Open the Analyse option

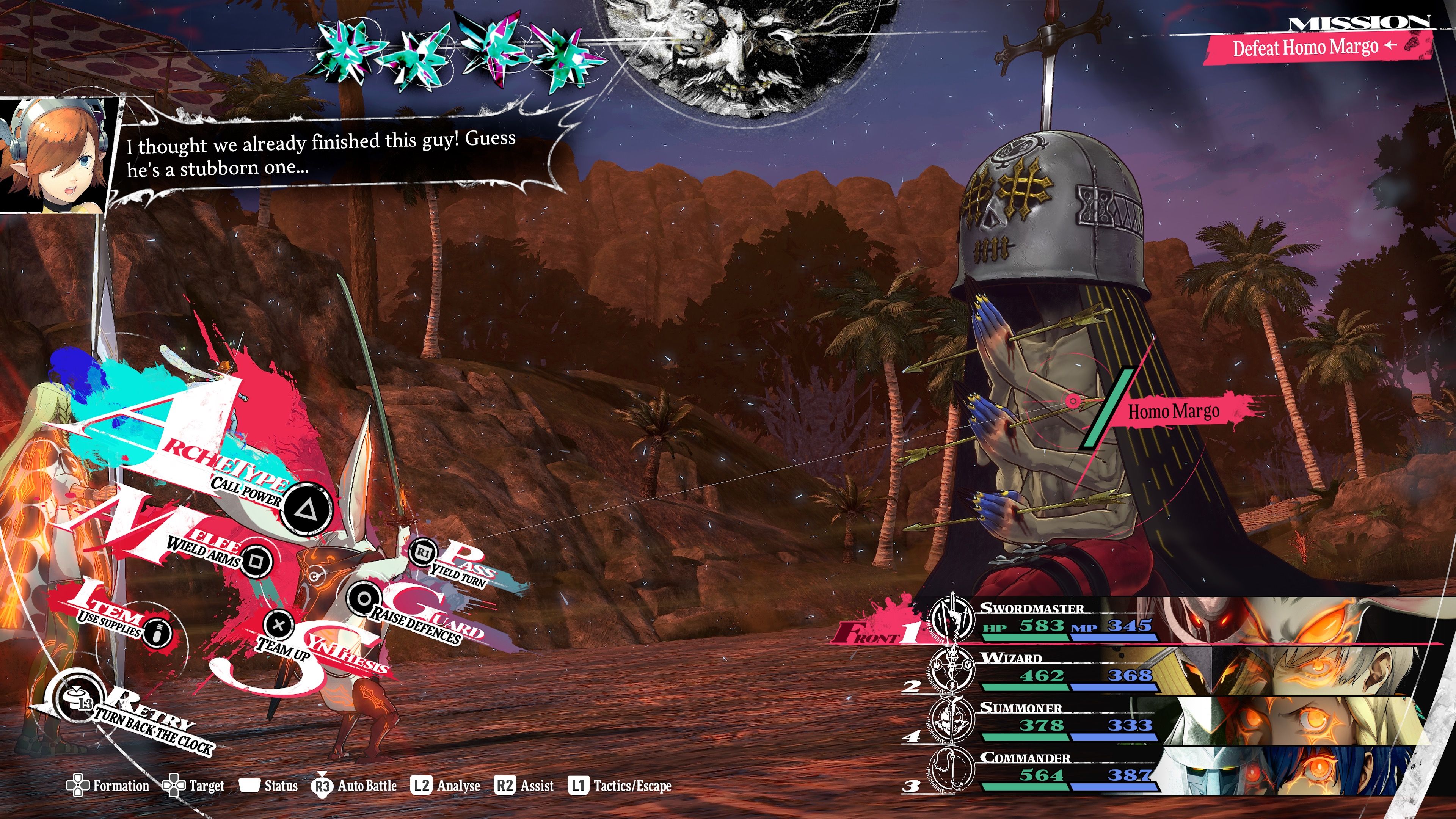pyautogui.click(x=446, y=786)
